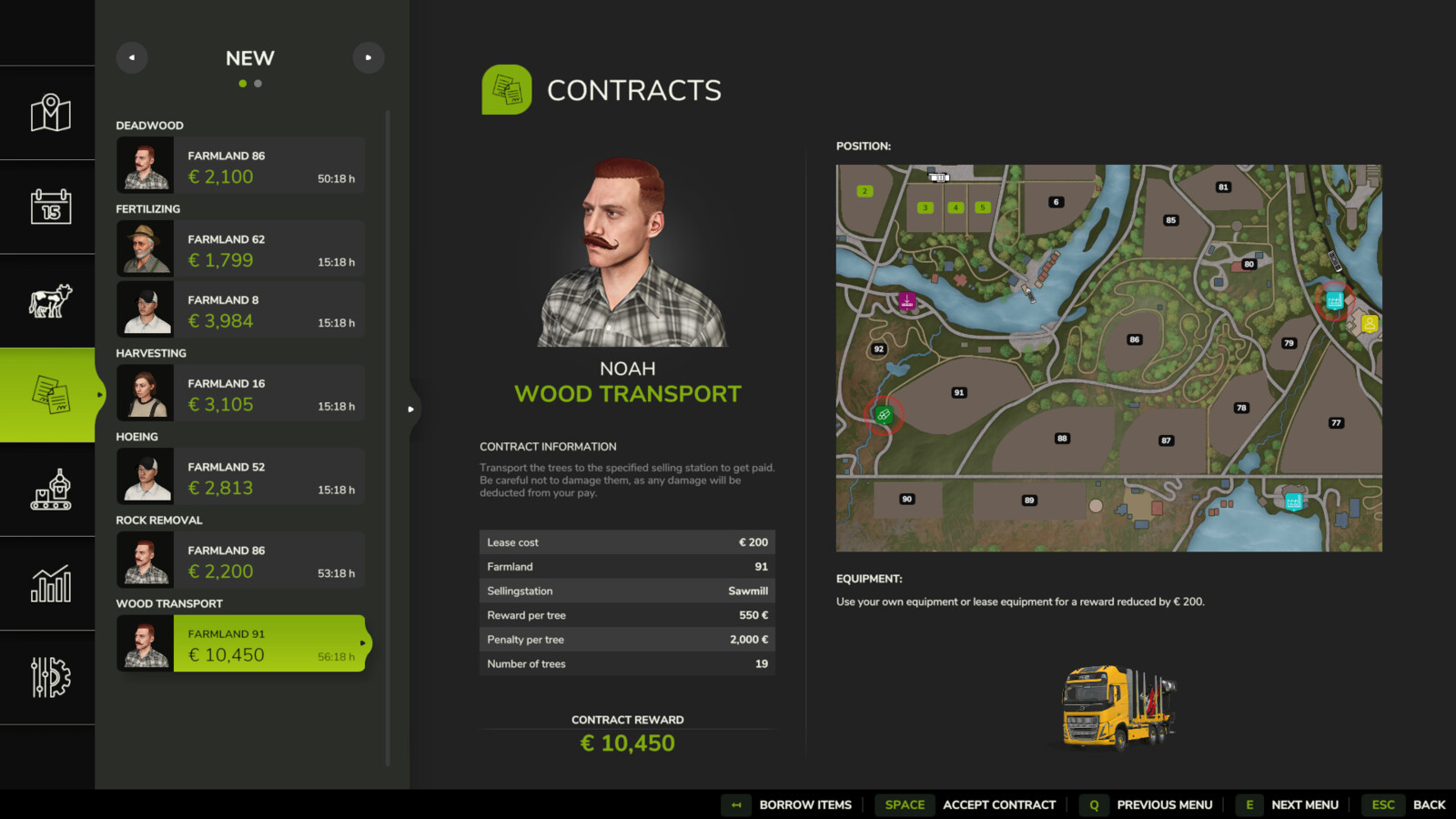Click the right arrow beside NEW header
Viewport: 1456px width, 819px height.
pos(369,57)
